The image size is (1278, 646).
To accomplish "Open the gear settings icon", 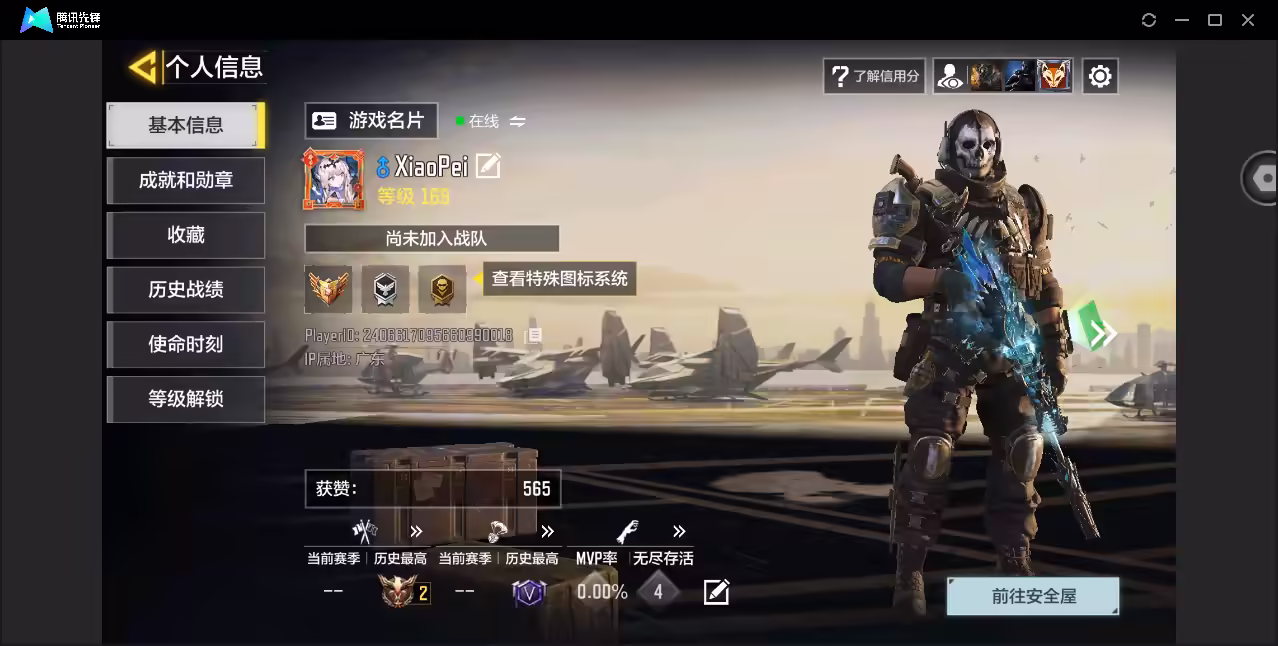I will (x=1100, y=76).
